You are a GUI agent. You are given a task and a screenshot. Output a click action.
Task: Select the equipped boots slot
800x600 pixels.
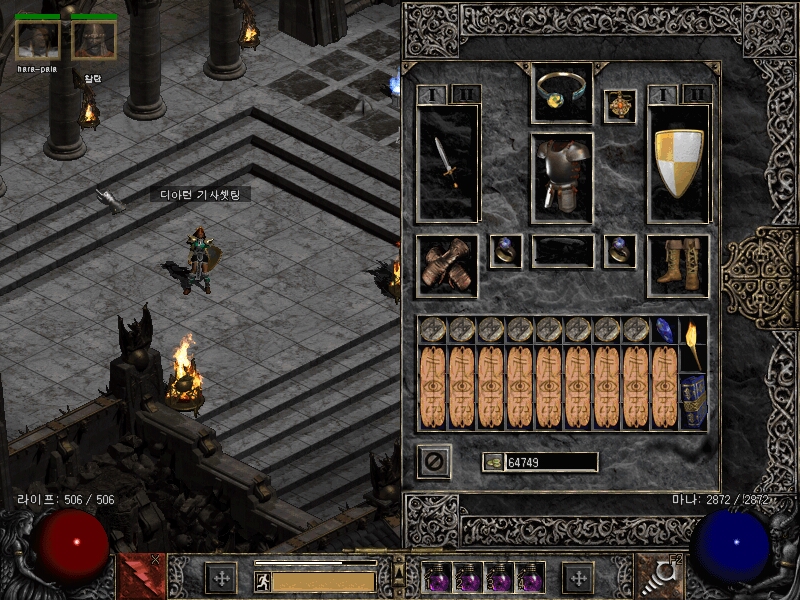678,266
